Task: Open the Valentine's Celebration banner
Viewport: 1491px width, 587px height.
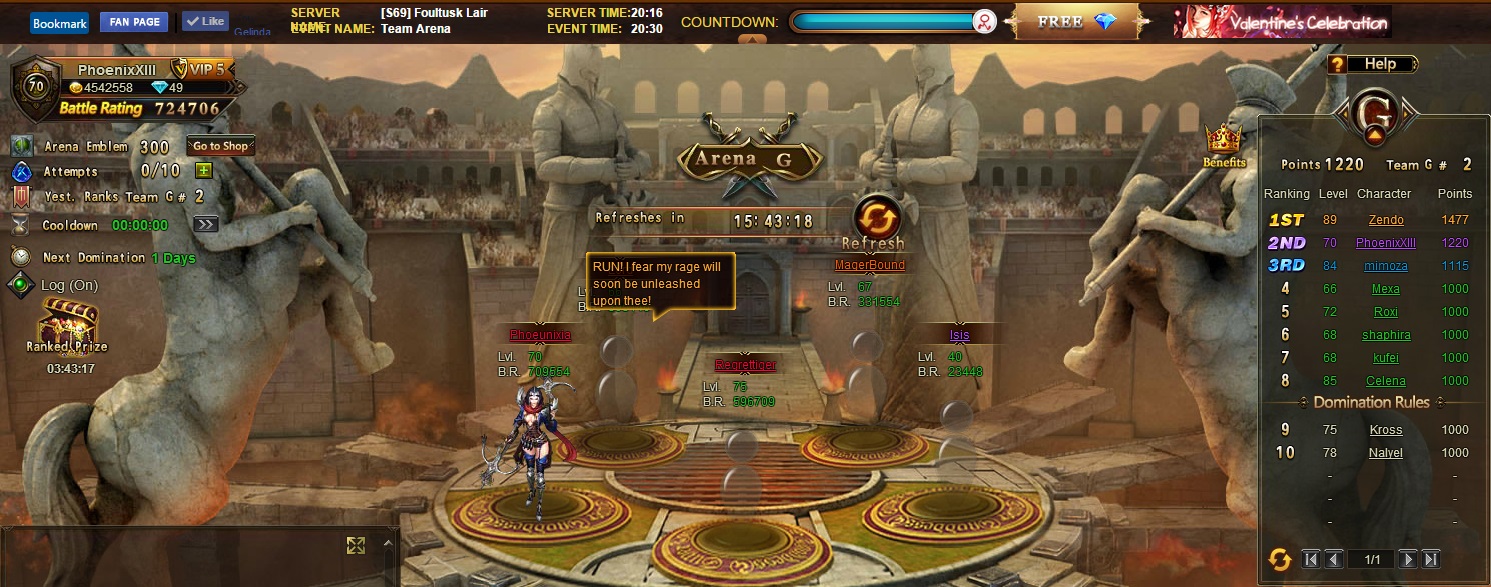Action: 1282,22
